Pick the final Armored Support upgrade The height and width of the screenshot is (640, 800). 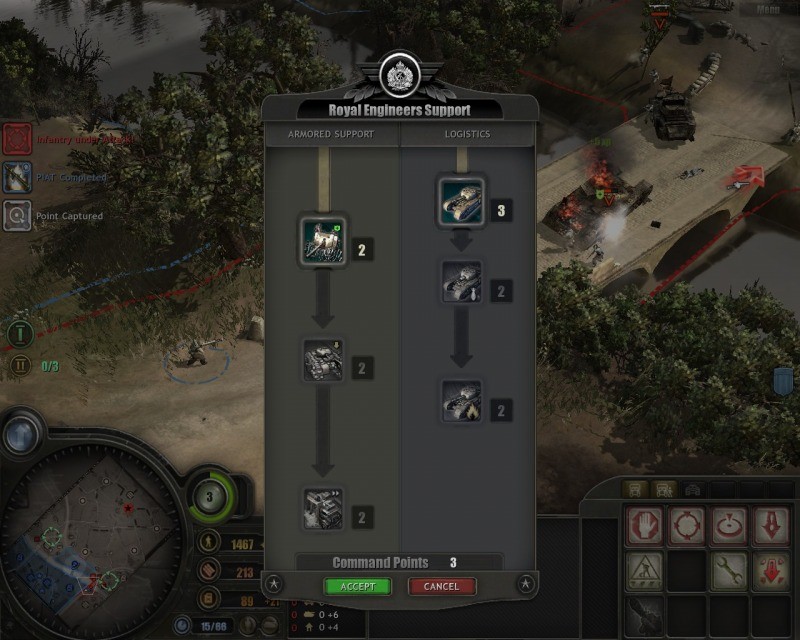324,508
